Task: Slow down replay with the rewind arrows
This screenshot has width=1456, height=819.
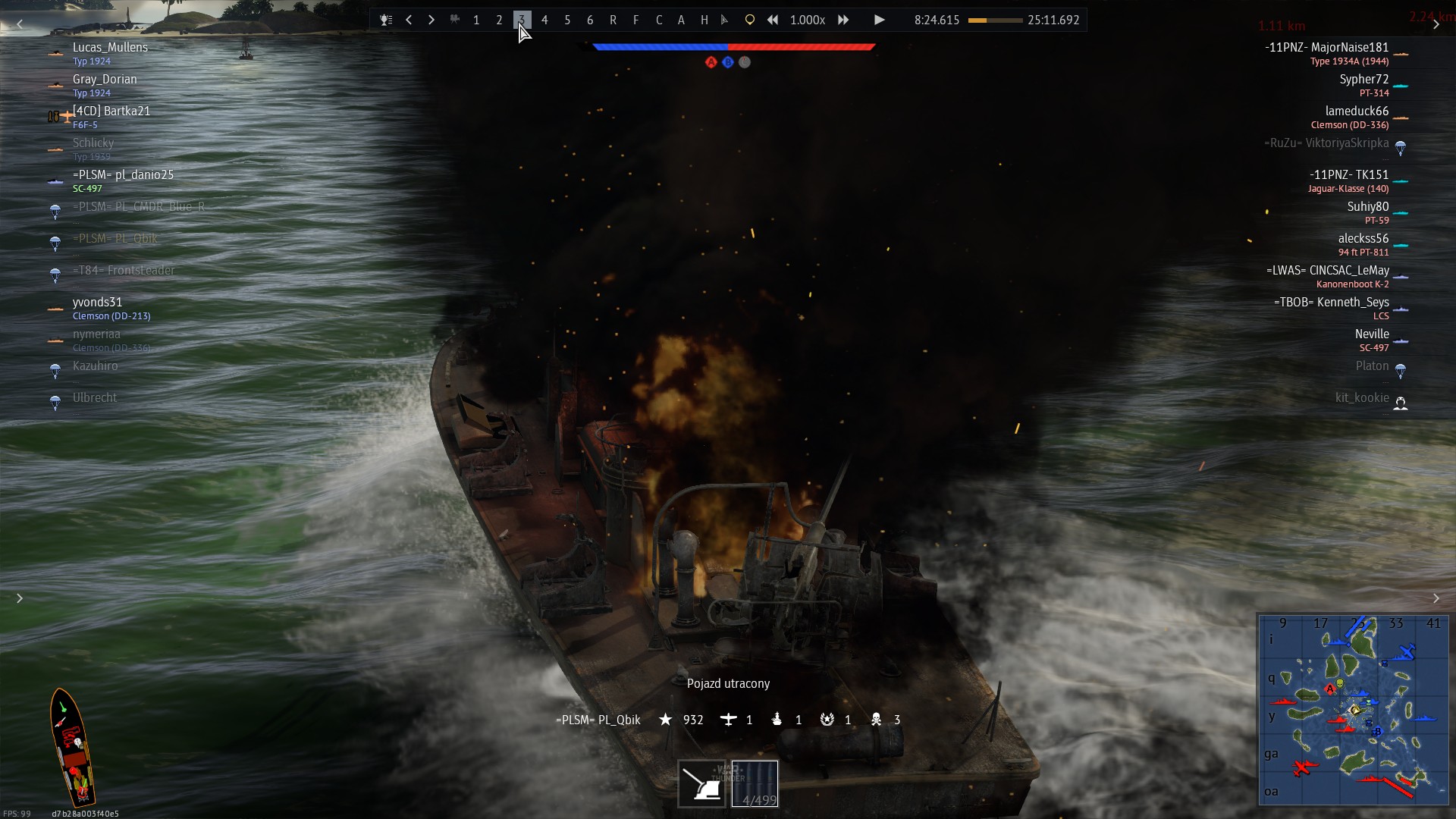Action: [x=772, y=20]
